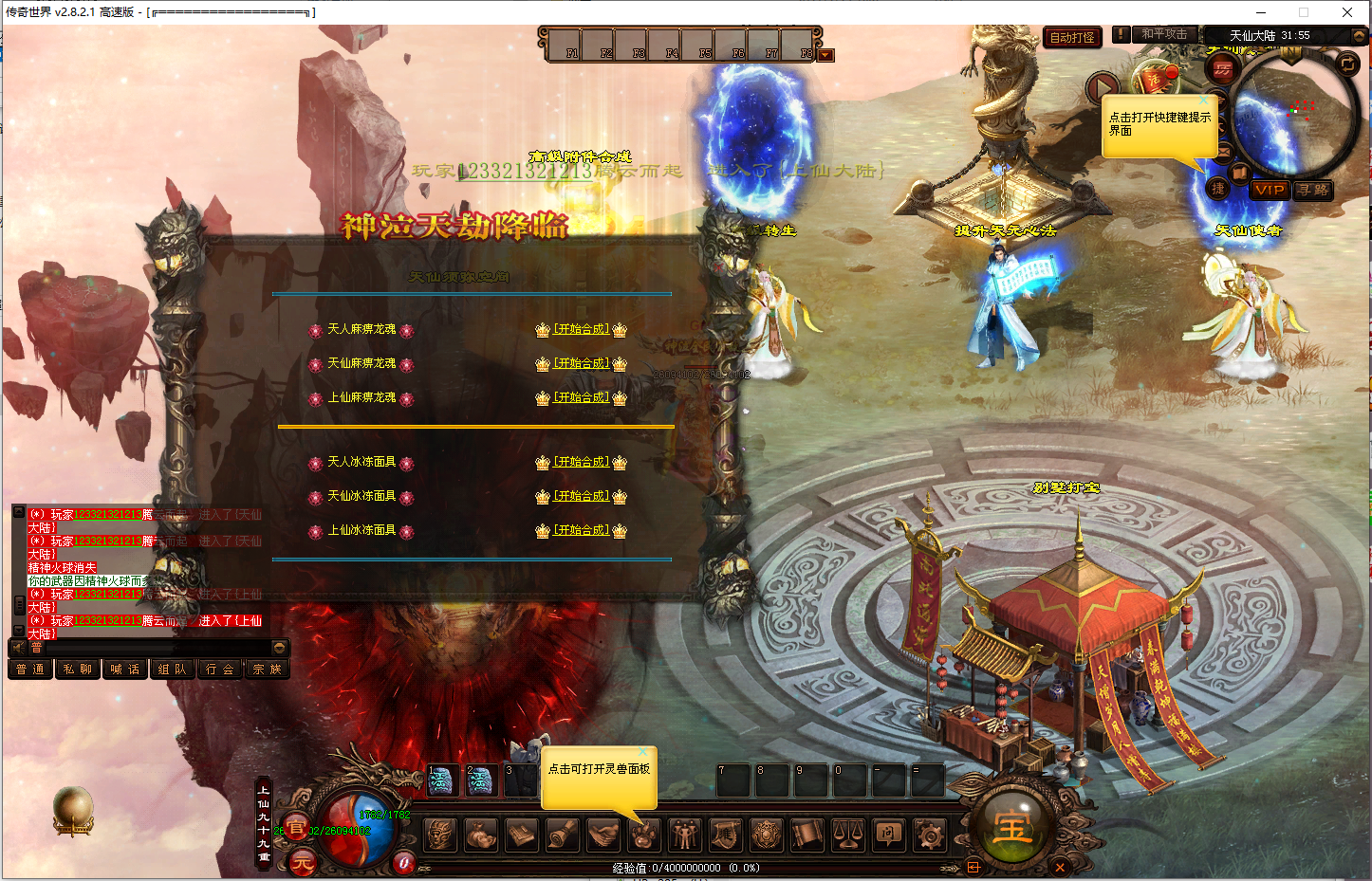Start synthesis for 上仙麻痹龙魂
The height and width of the screenshot is (881, 1372).
point(581,397)
